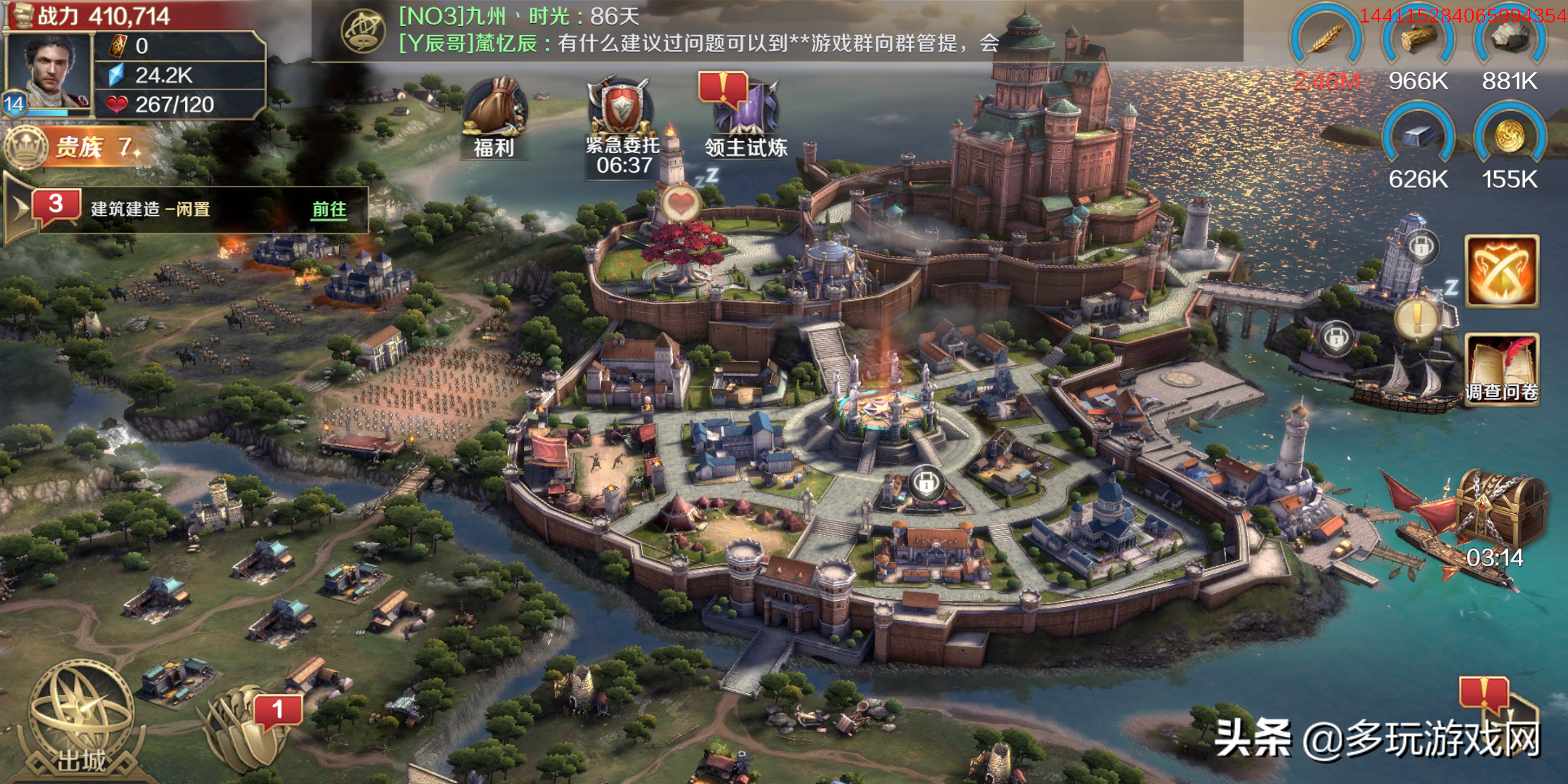This screenshot has height=784, width=1568.
Task: Leave the city with the 出城 button
Action: [81, 719]
